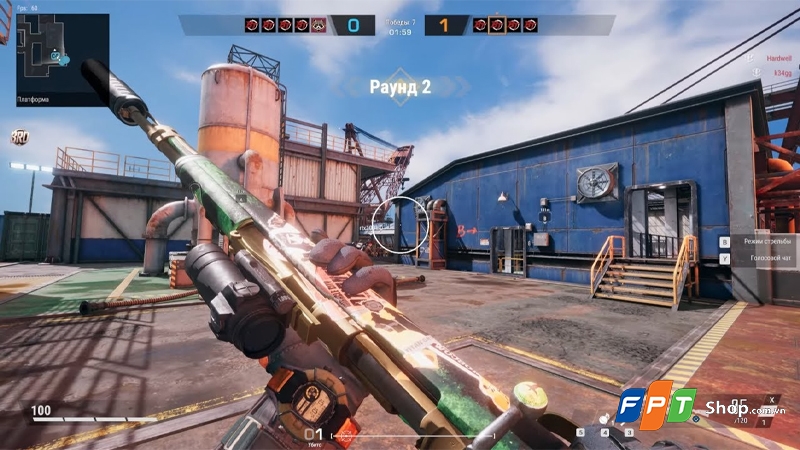Screen dimensions: 800x450
Task: Select the Режим стрельбы fire mode option
Action: (x=761, y=242)
